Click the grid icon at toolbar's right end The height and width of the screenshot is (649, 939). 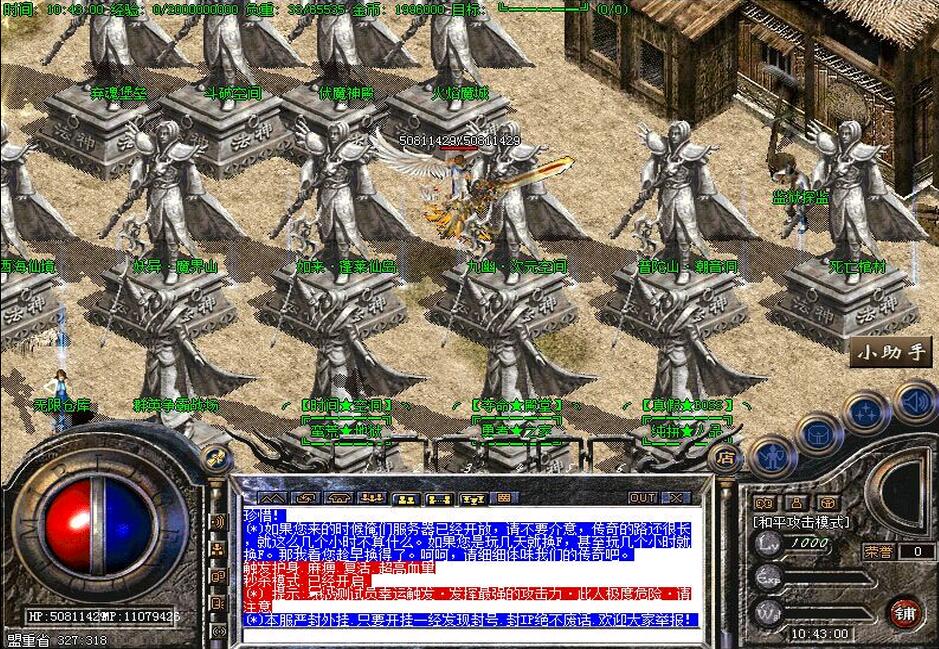tap(503, 497)
